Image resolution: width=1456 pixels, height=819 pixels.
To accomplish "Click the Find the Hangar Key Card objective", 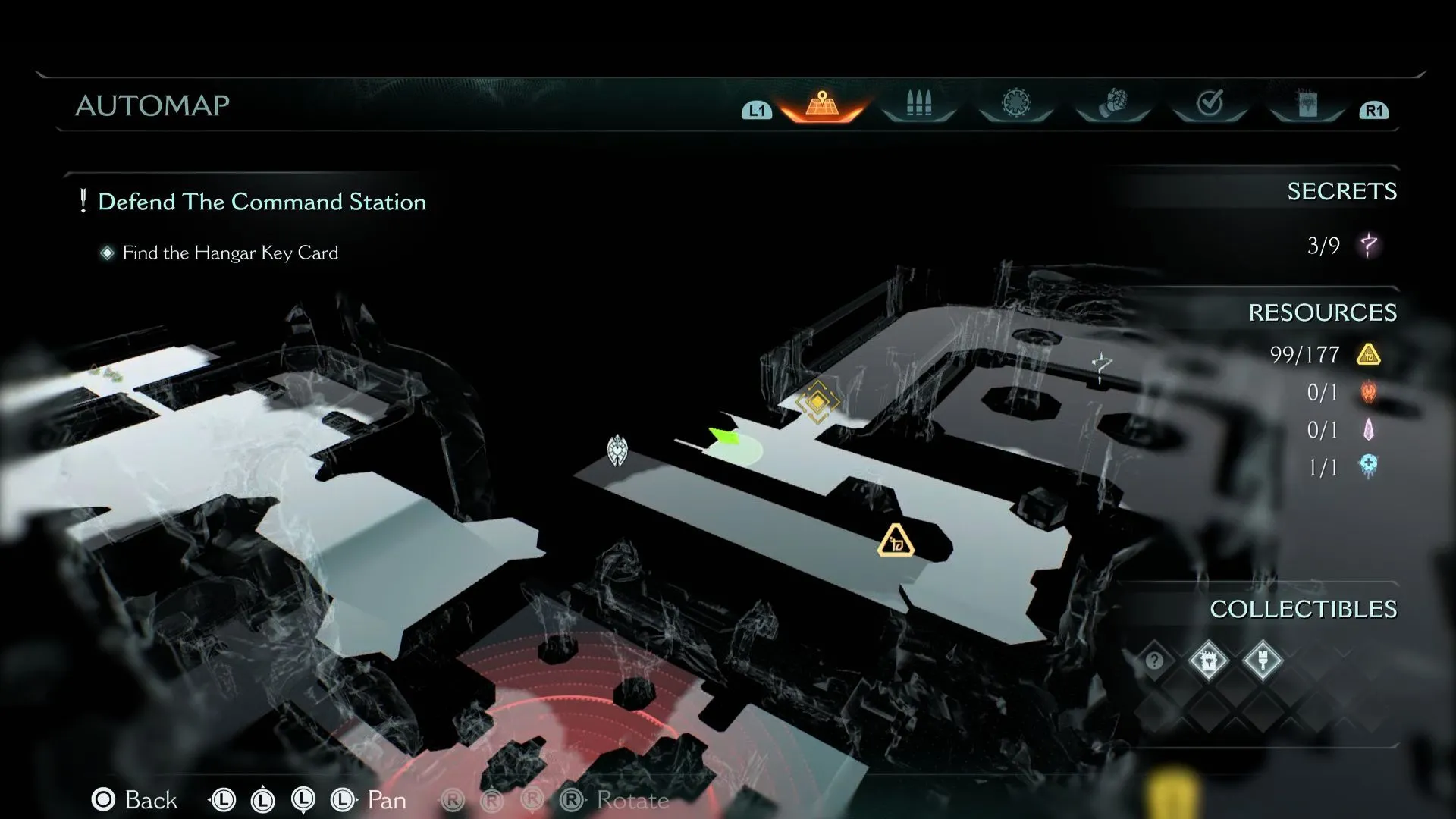I will [x=230, y=253].
